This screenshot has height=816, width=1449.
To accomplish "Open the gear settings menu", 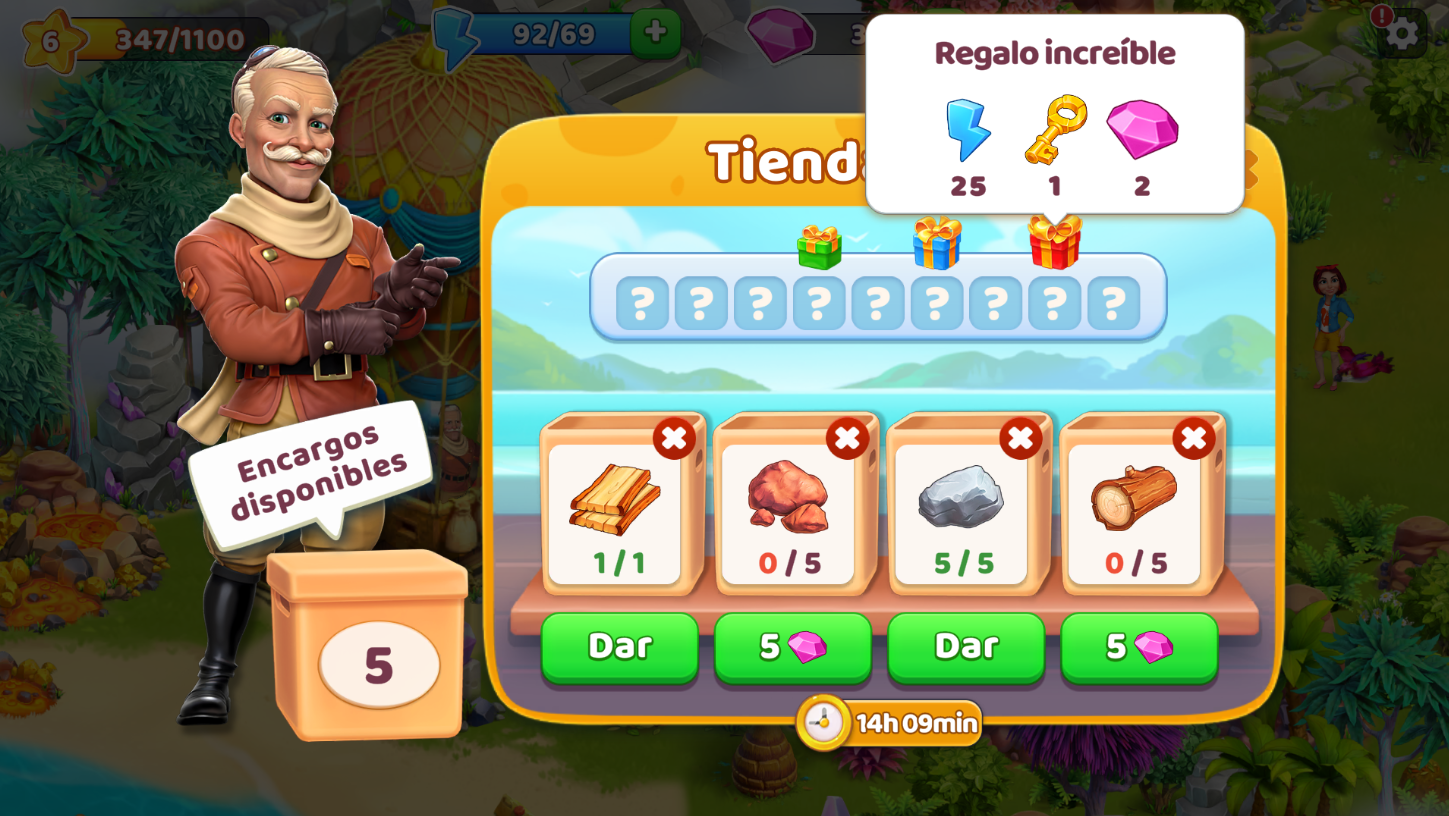I will tap(1402, 34).
